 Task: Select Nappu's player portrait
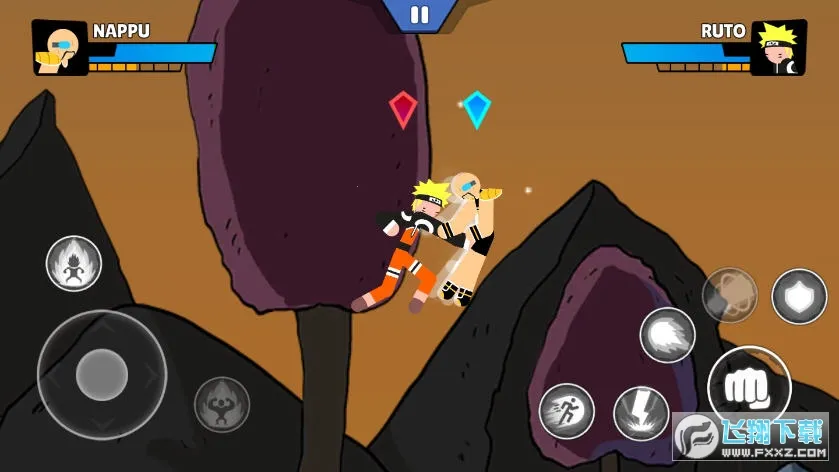click(x=60, y=47)
